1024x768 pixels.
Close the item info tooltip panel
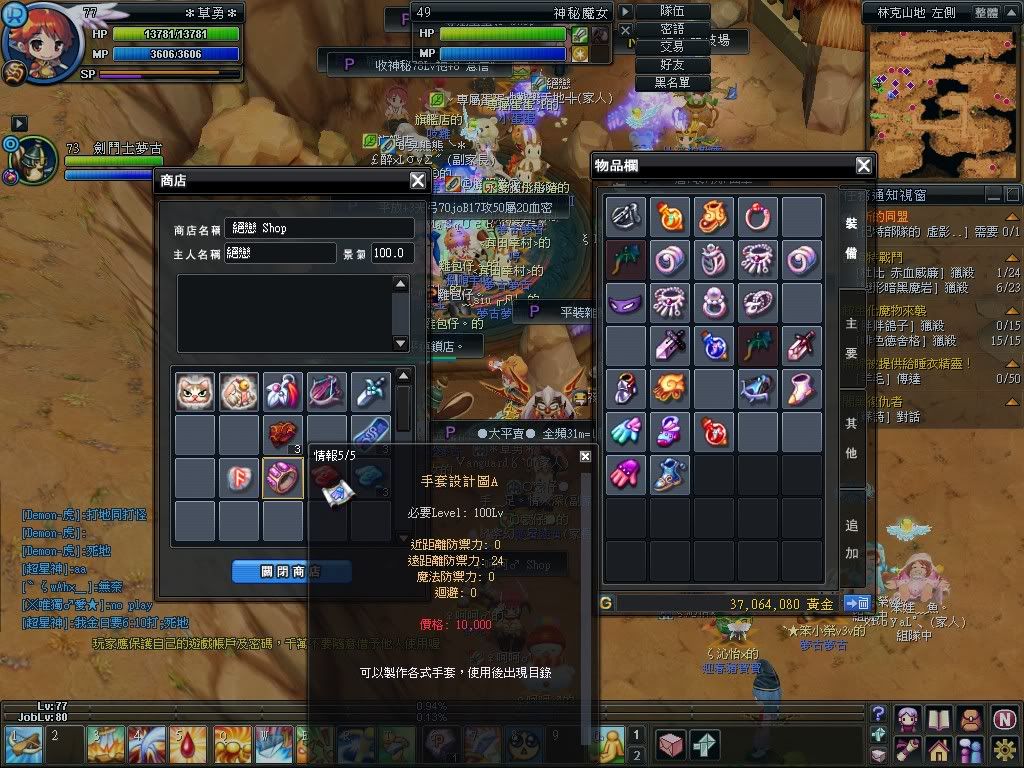coord(585,456)
